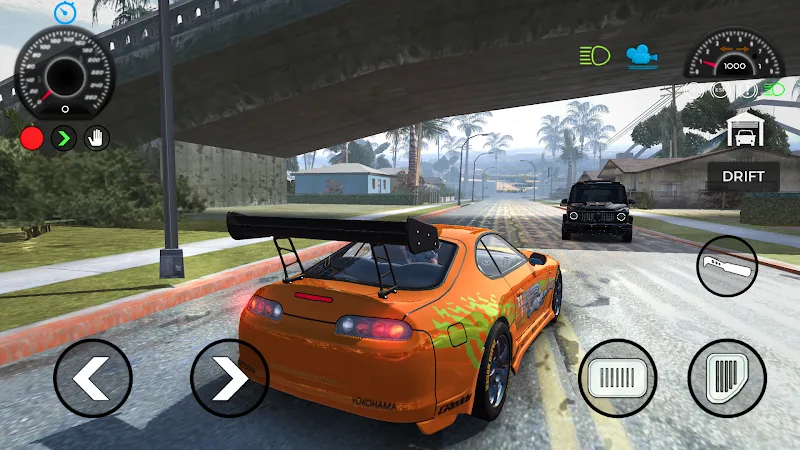
Task: Open the blue stopwatch timer icon
Action: (64, 12)
